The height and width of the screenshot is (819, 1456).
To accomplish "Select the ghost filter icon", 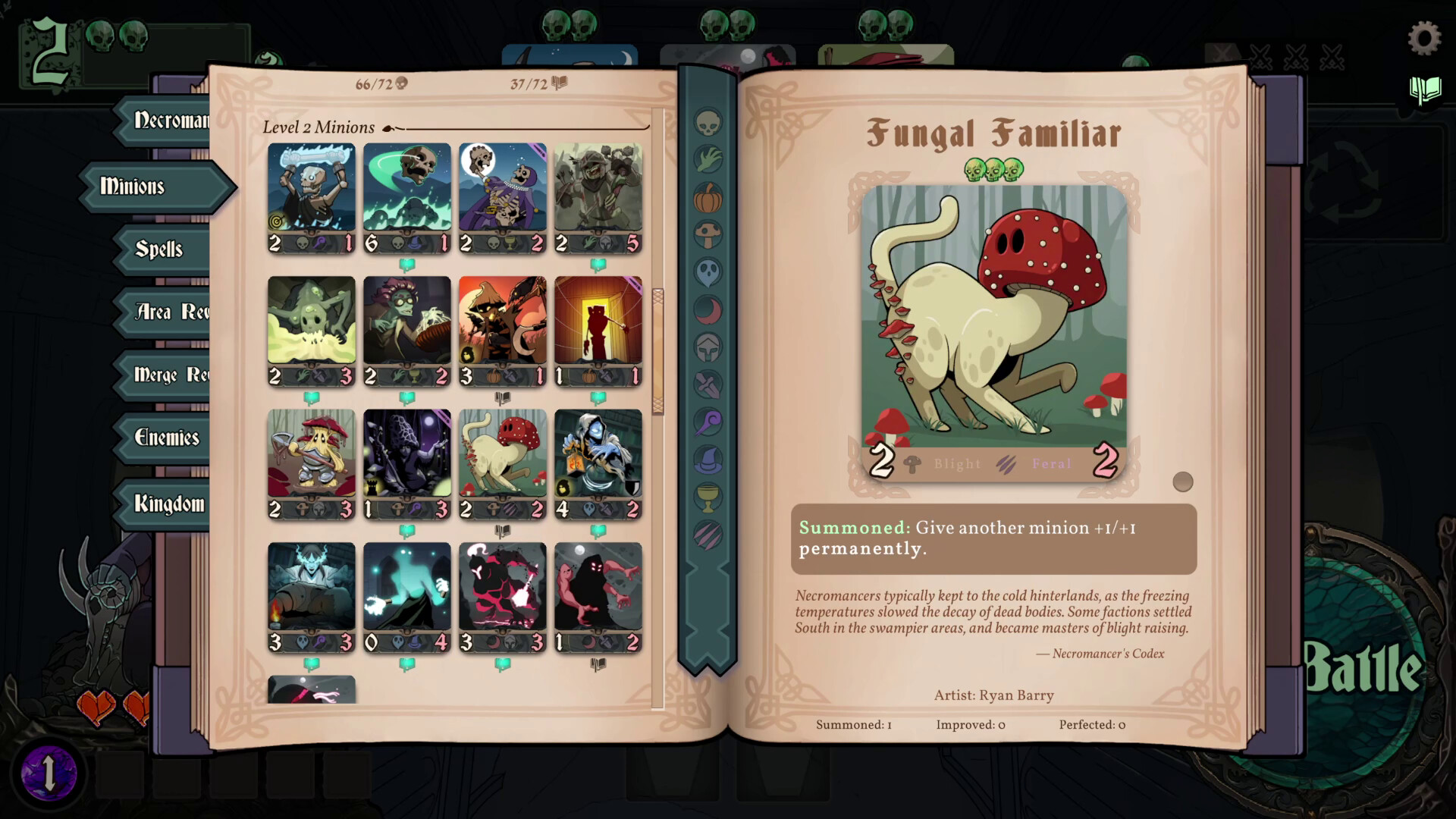I will [x=709, y=271].
